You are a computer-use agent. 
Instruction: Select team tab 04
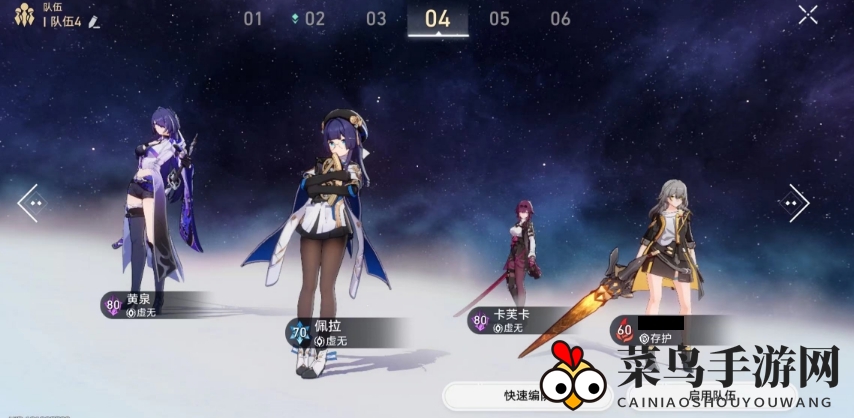[437, 19]
